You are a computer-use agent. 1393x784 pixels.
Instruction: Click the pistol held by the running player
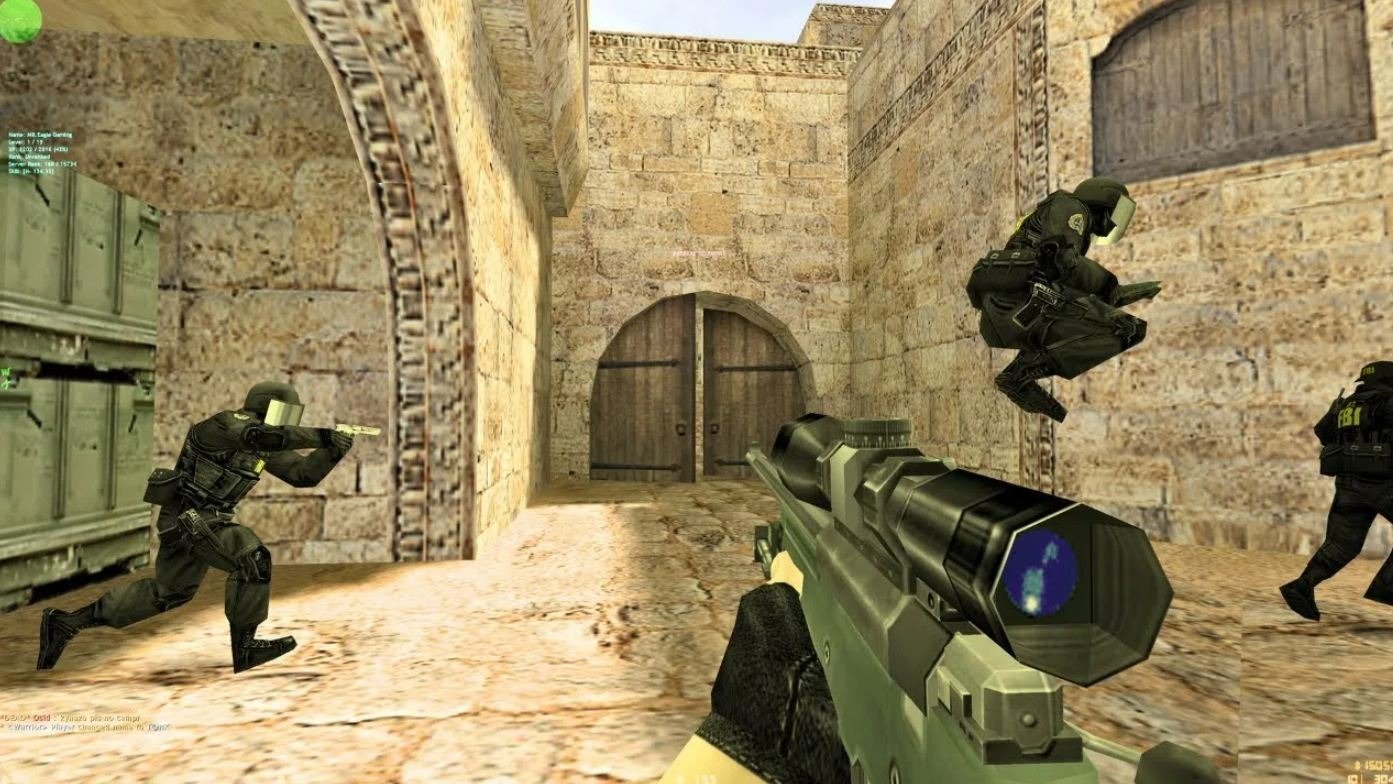[356, 430]
